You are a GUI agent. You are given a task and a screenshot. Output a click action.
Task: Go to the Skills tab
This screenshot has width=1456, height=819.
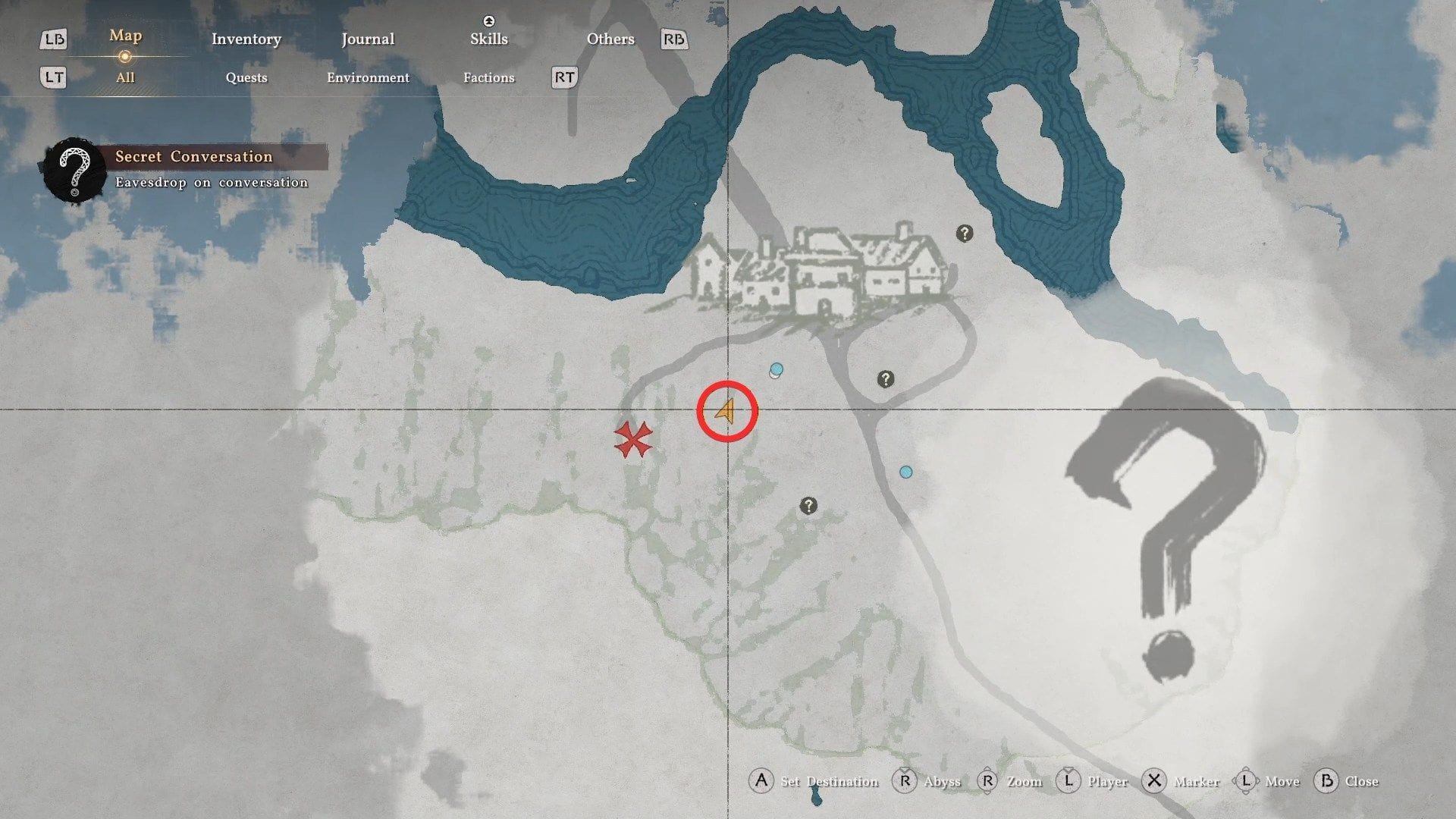click(x=488, y=39)
